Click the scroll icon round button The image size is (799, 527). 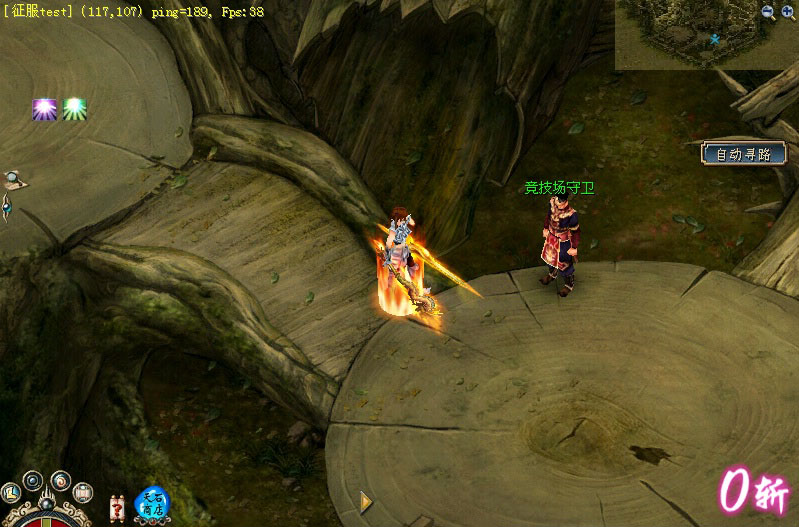coord(83,492)
